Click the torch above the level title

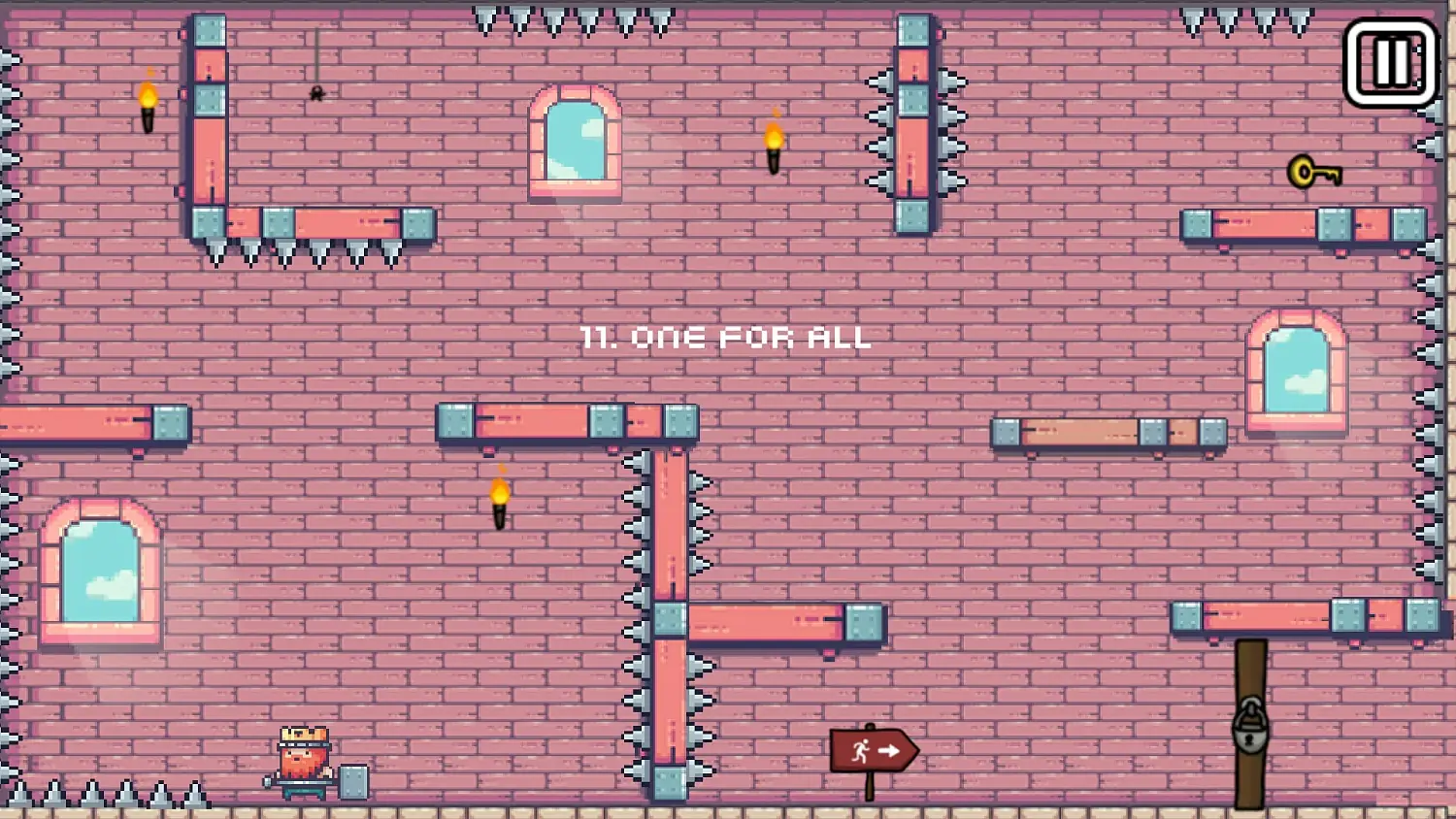pos(772,146)
